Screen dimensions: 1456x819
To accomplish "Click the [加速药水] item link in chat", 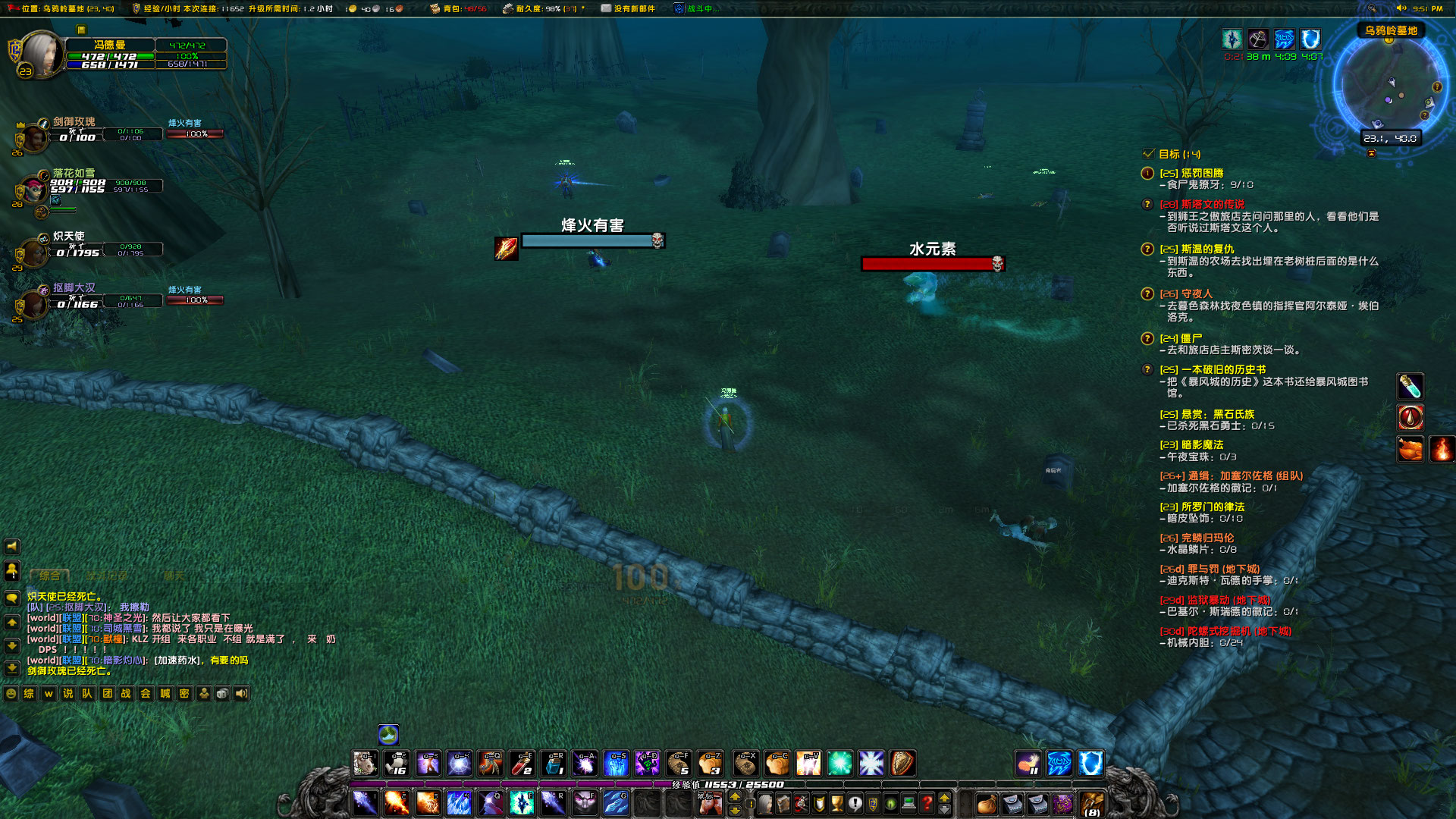I will pyautogui.click(x=174, y=661).
